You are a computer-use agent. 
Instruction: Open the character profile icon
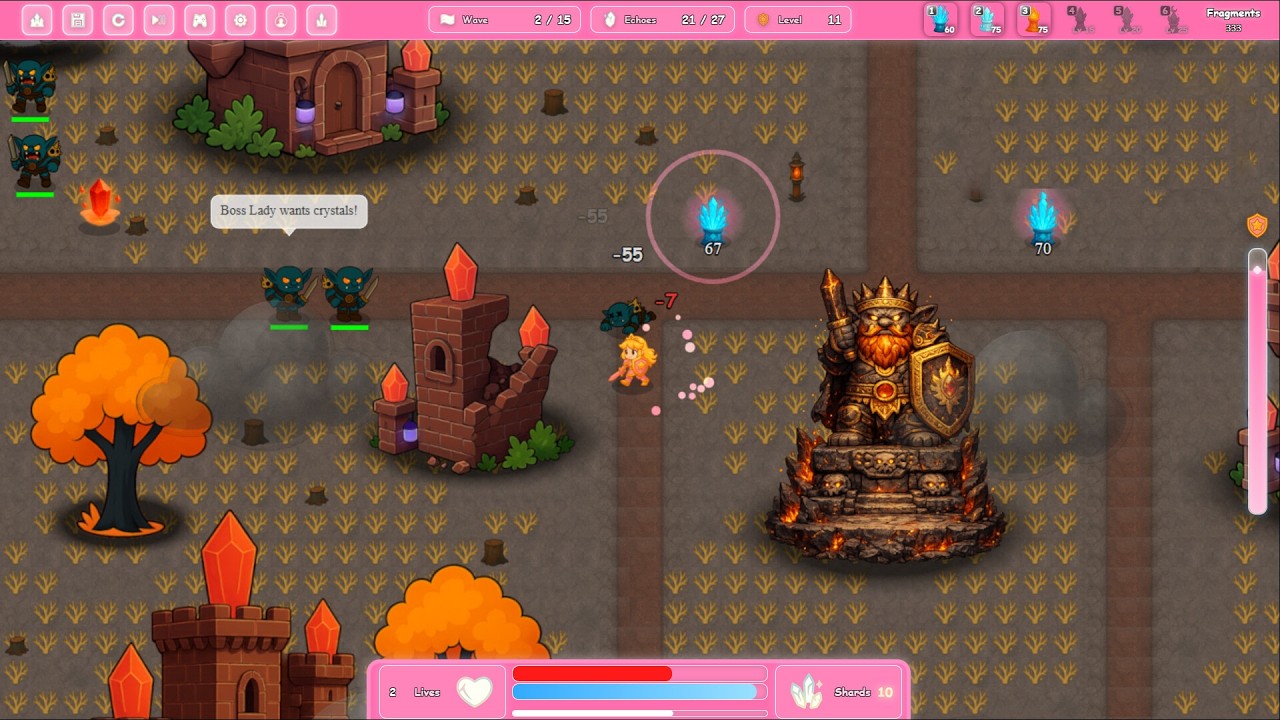point(281,20)
